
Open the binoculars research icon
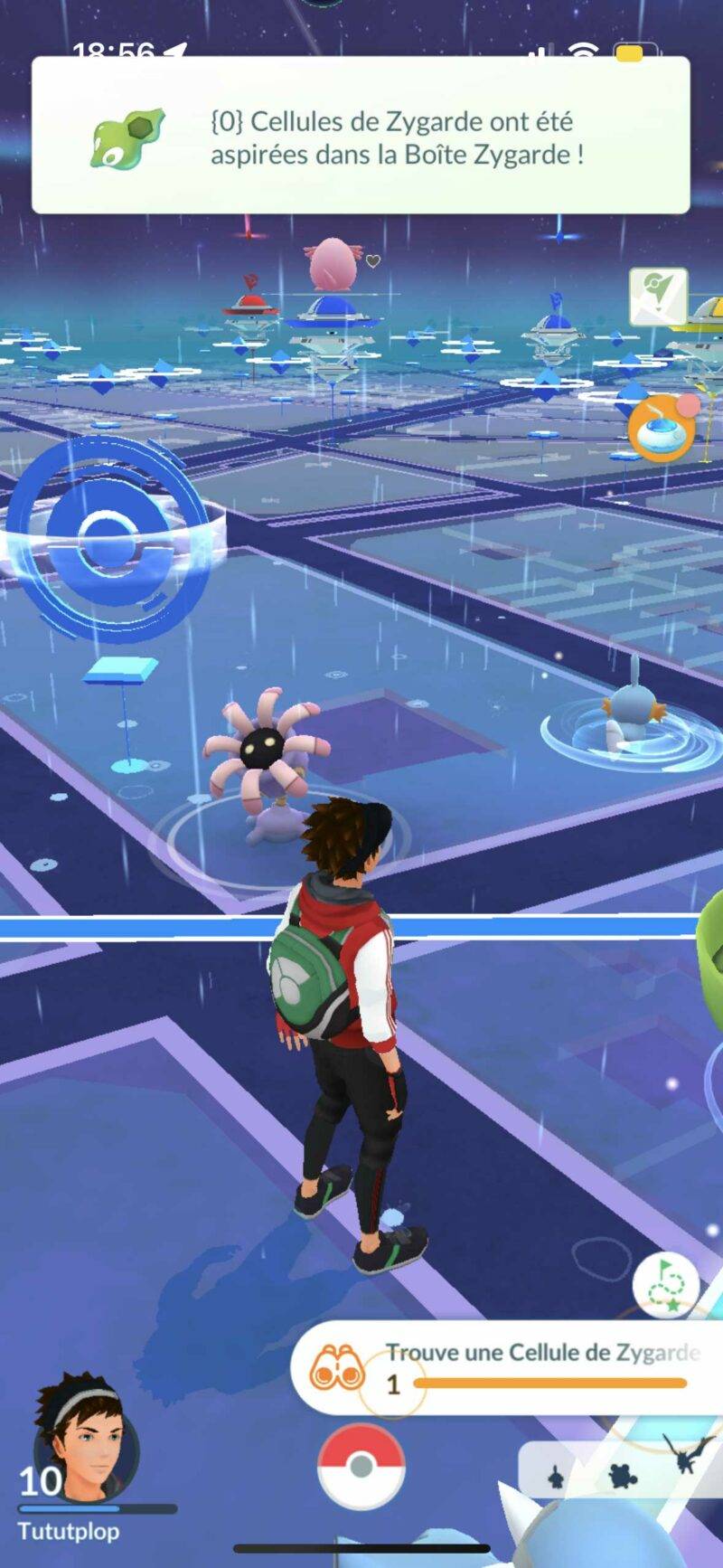tap(335, 1365)
